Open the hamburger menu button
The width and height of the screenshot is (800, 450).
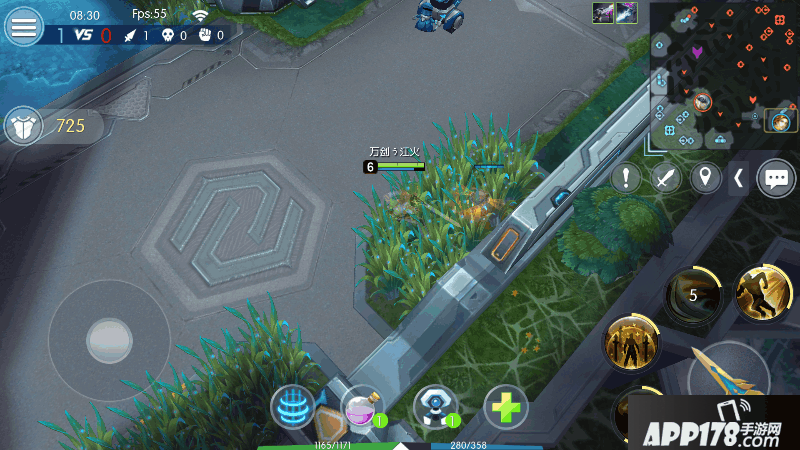(x=23, y=27)
